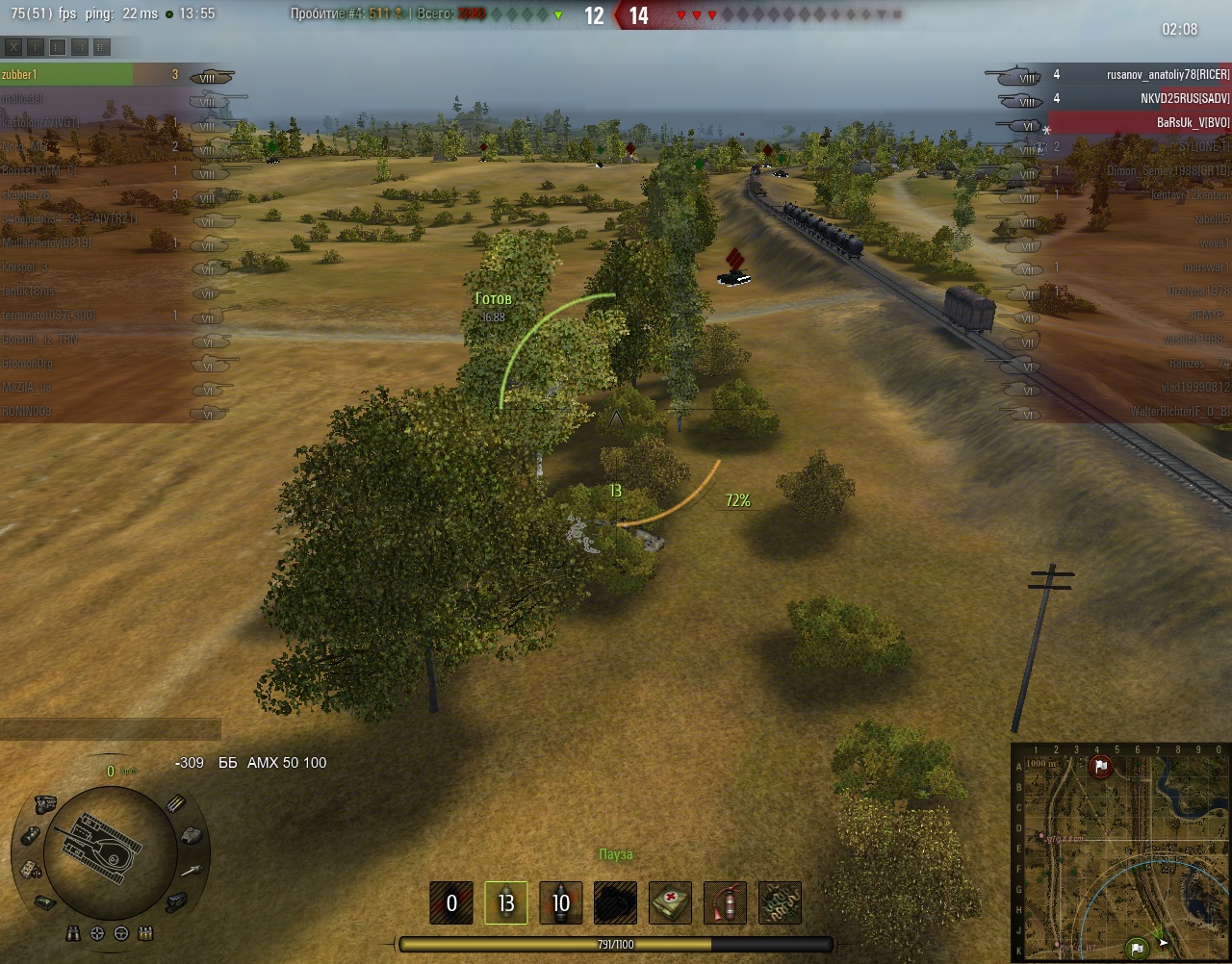Use the first aid kit consumable

point(670,902)
